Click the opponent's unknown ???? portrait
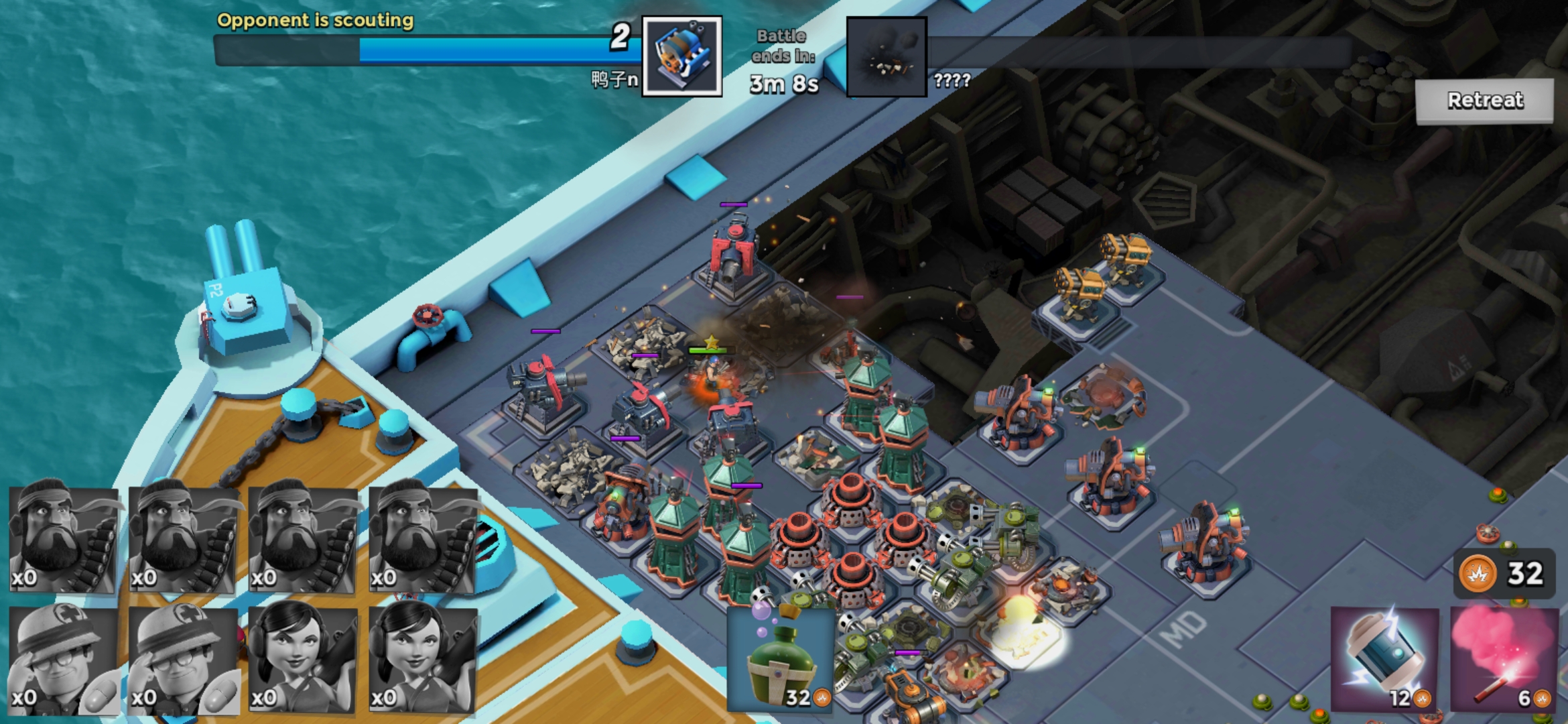This screenshot has width=1568, height=724. tap(887, 57)
